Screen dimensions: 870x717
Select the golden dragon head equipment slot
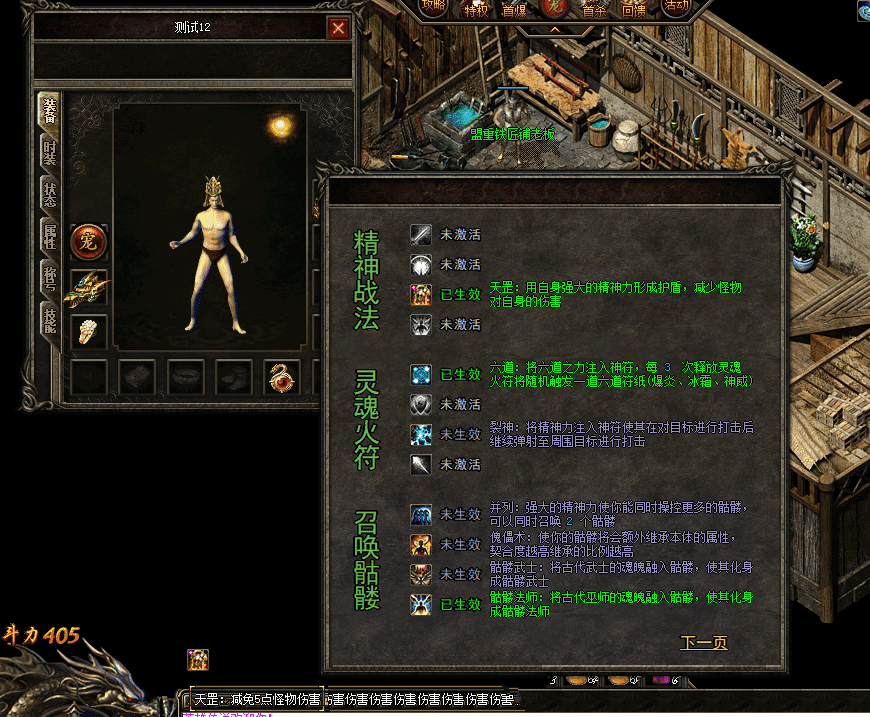pyautogui.click(x=88, y=288)
